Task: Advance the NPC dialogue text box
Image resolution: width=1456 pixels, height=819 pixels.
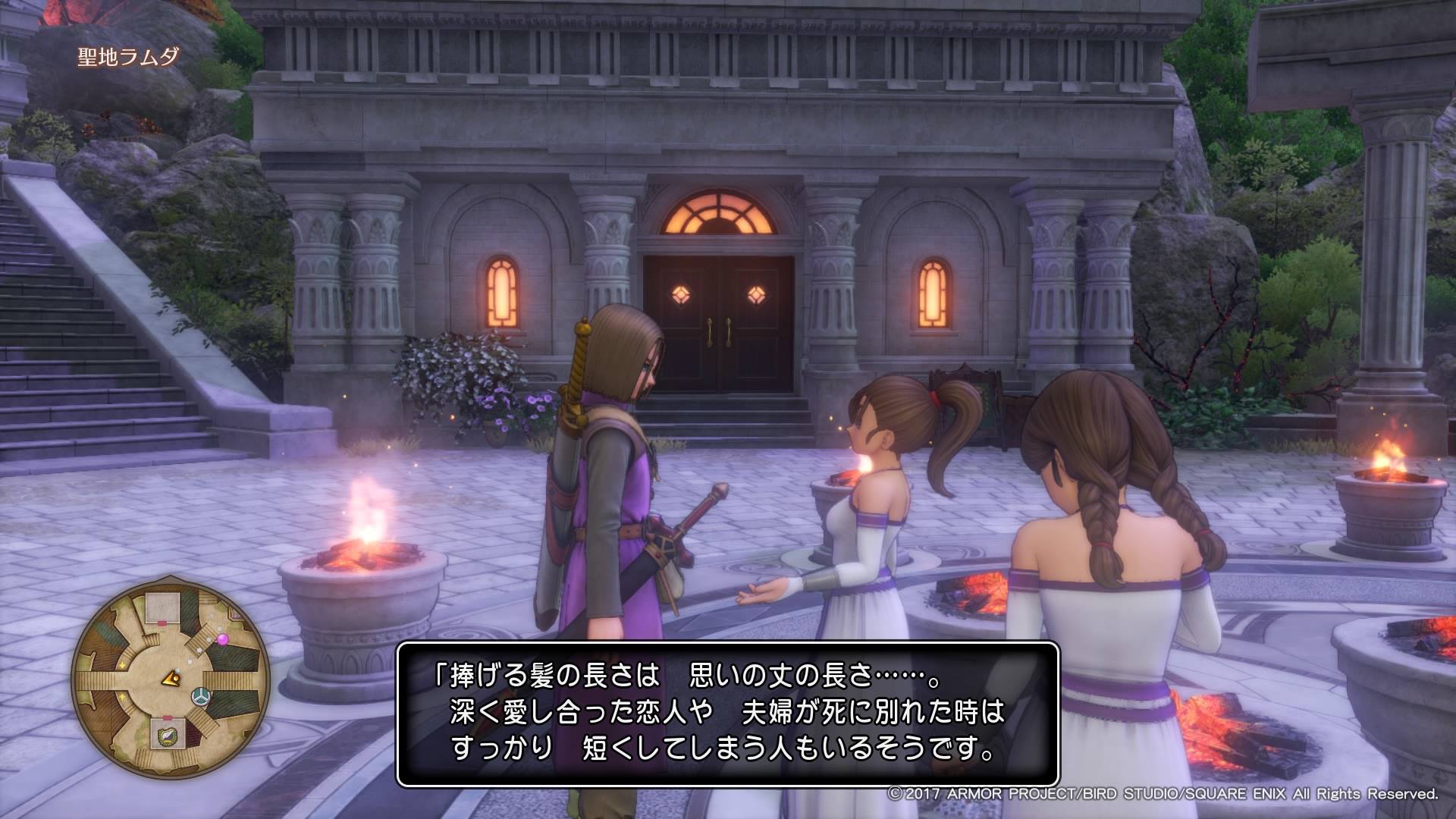Action: pos(727,714)
